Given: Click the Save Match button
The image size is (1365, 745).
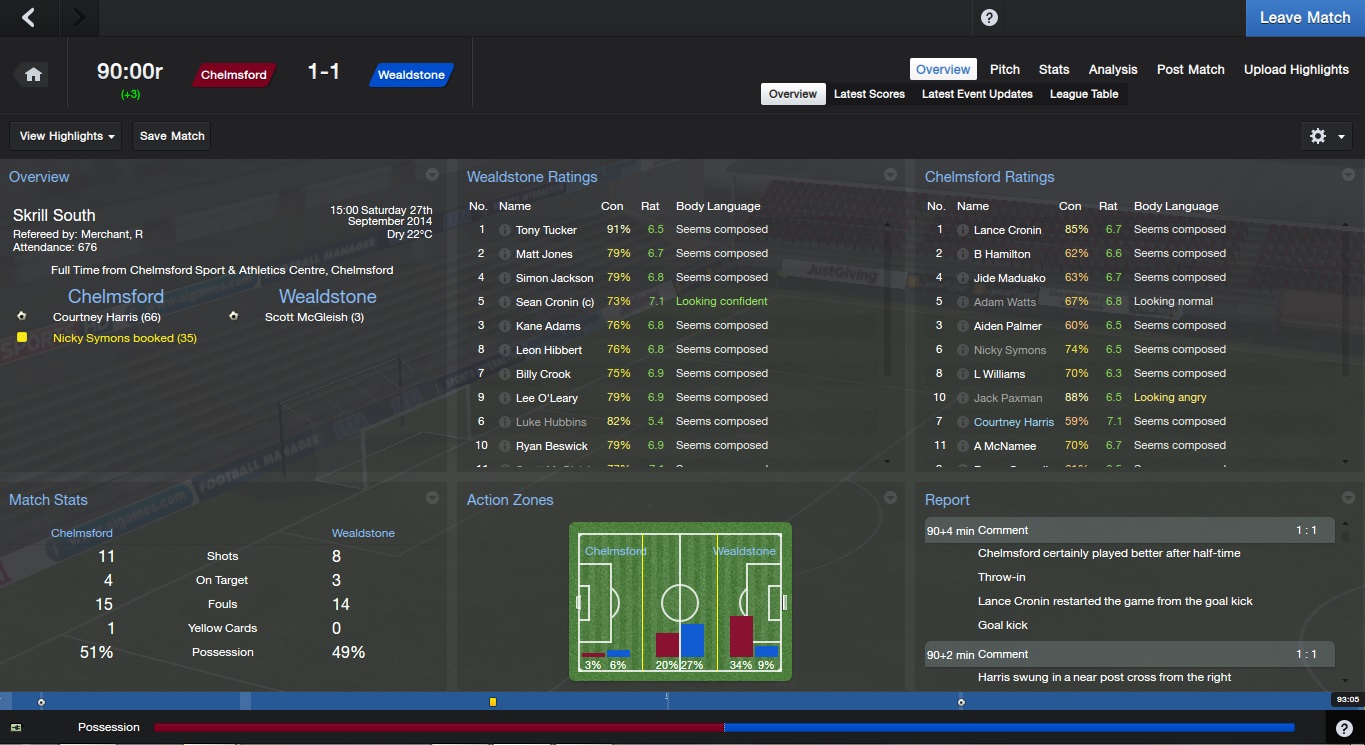Looking at the screenshot, I should point(172,136).
